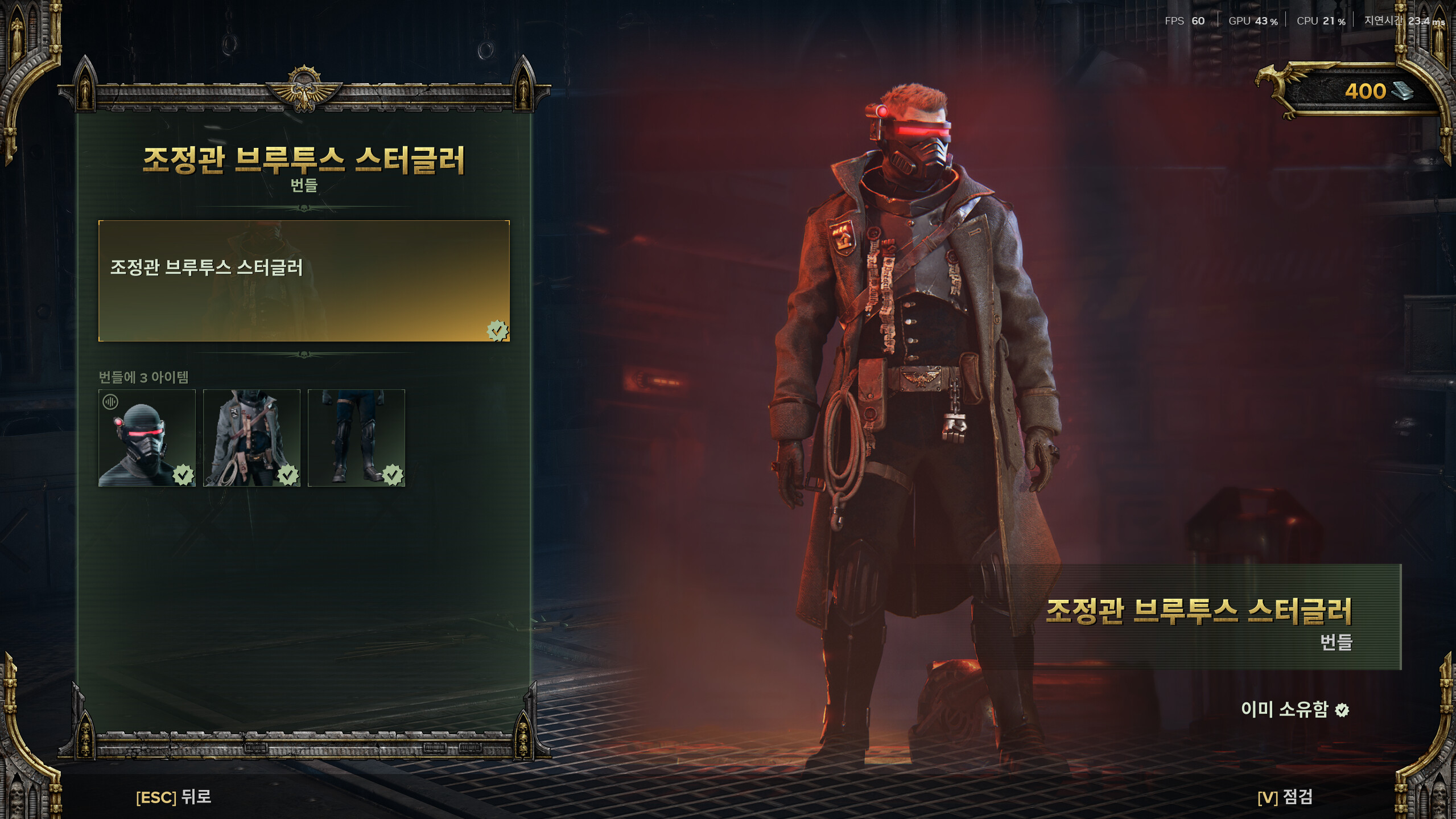
Task: Go back with the 뒤로 button
Action: pos(174,797)
